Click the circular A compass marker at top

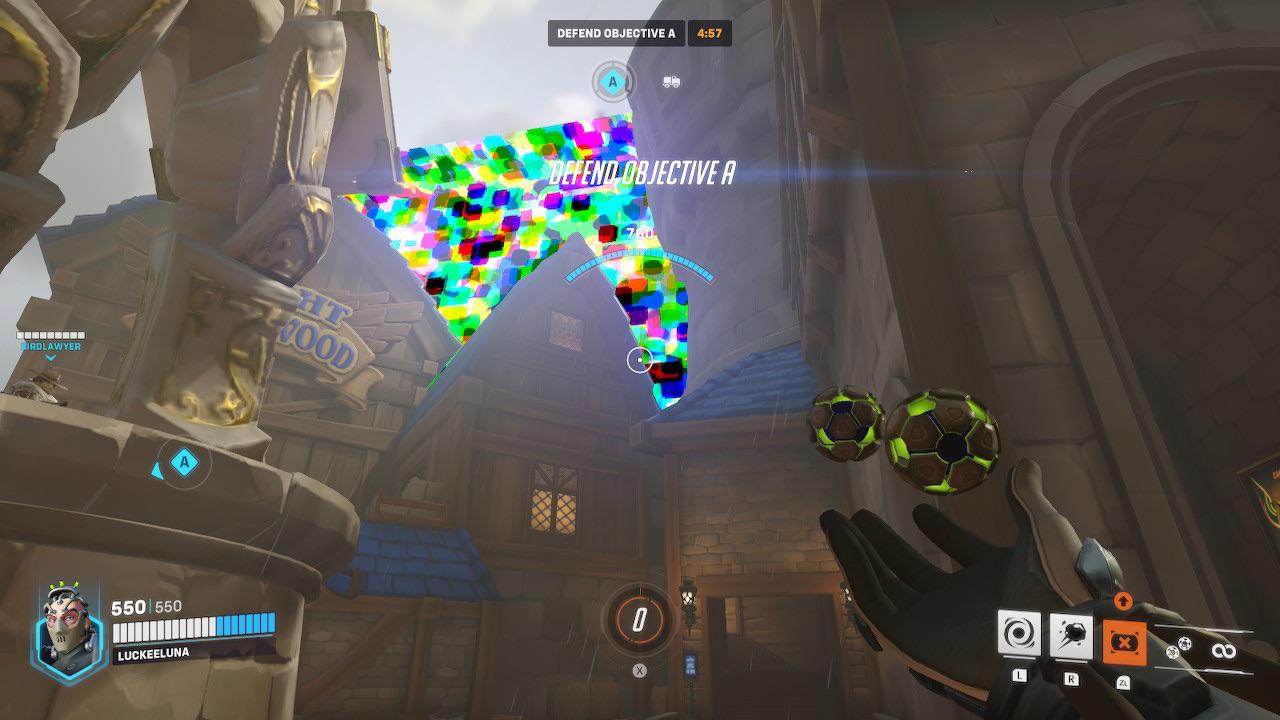611,81
